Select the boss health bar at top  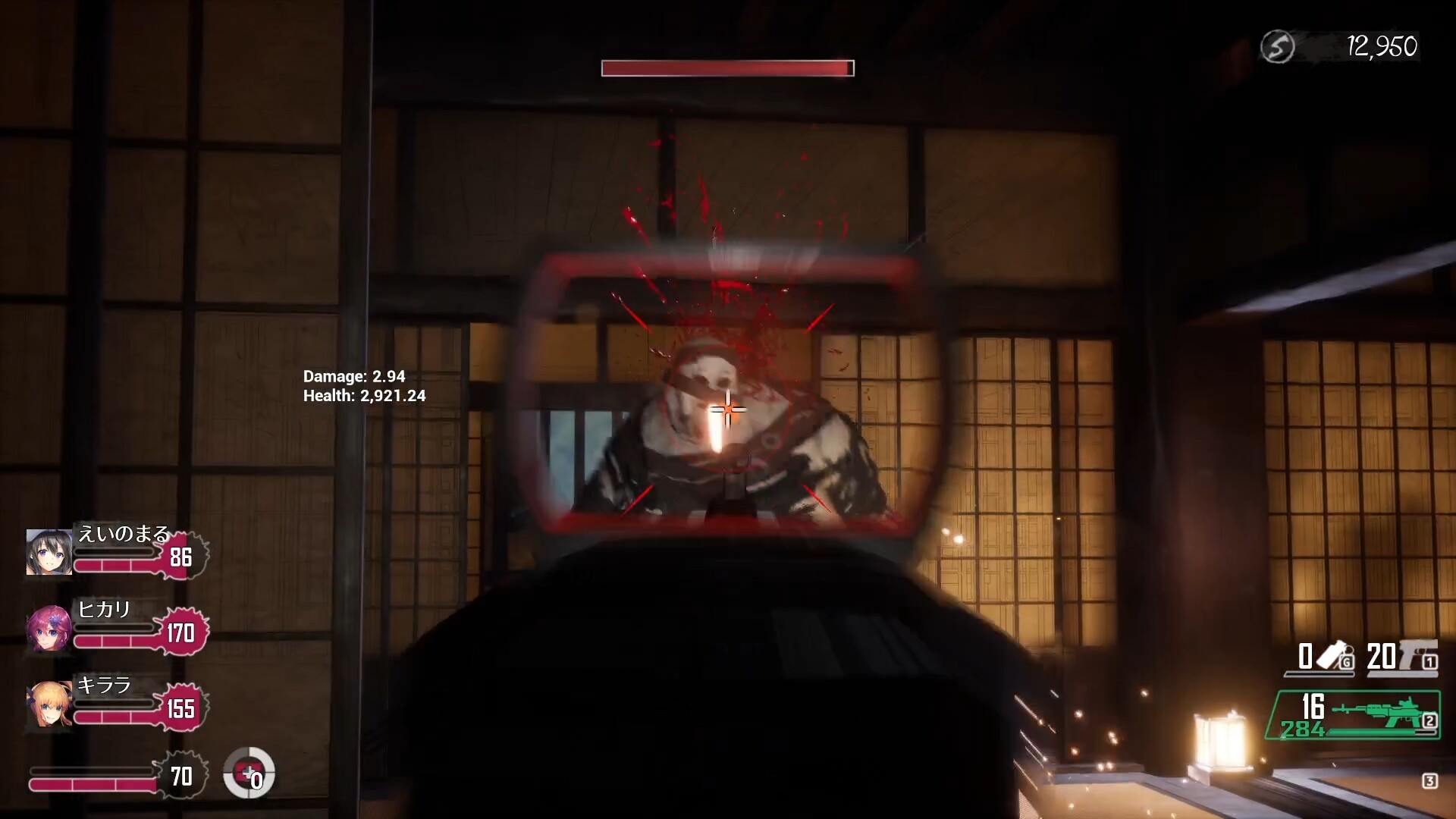pyautogui.click(x=727, y=67)
